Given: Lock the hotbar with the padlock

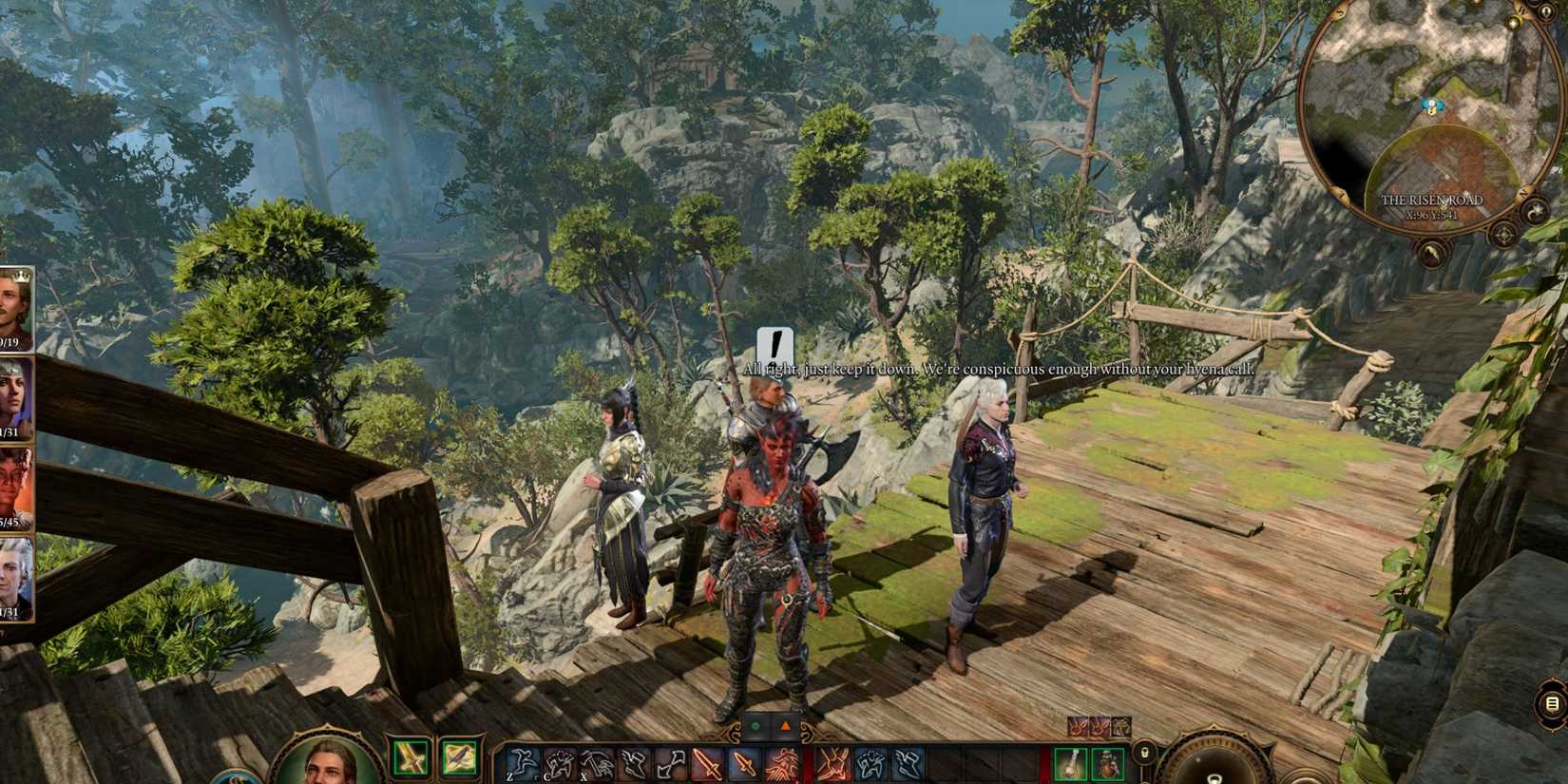Looking at the screenshot, I should pos(1144,754).
